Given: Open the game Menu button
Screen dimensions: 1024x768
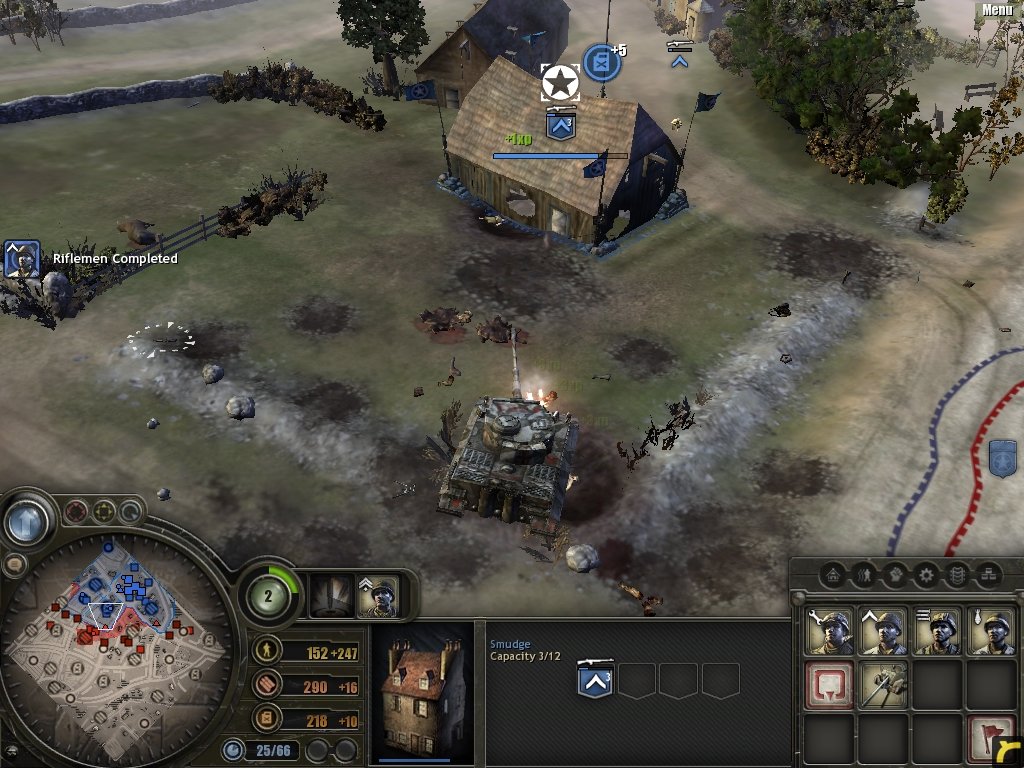Looking at the screenshot, I should (997, 10).
